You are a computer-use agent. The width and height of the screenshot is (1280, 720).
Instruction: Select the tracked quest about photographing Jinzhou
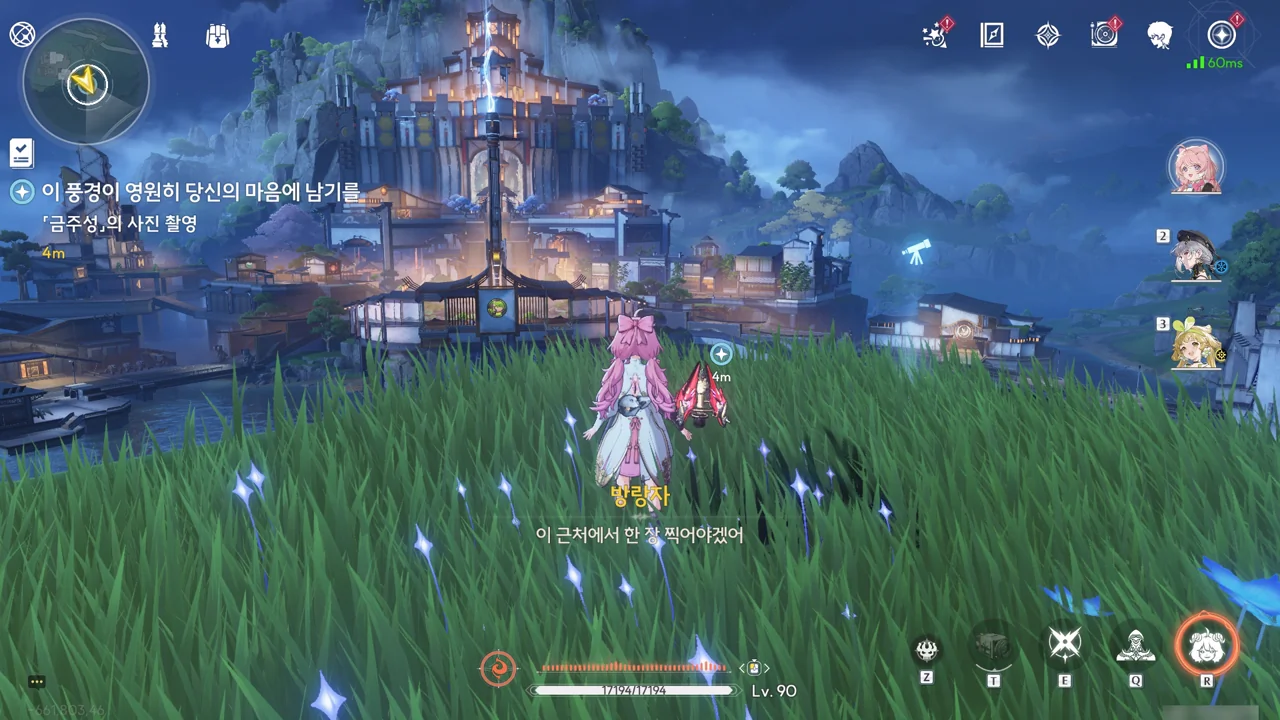pyautogui.click(x=185, y=193)
